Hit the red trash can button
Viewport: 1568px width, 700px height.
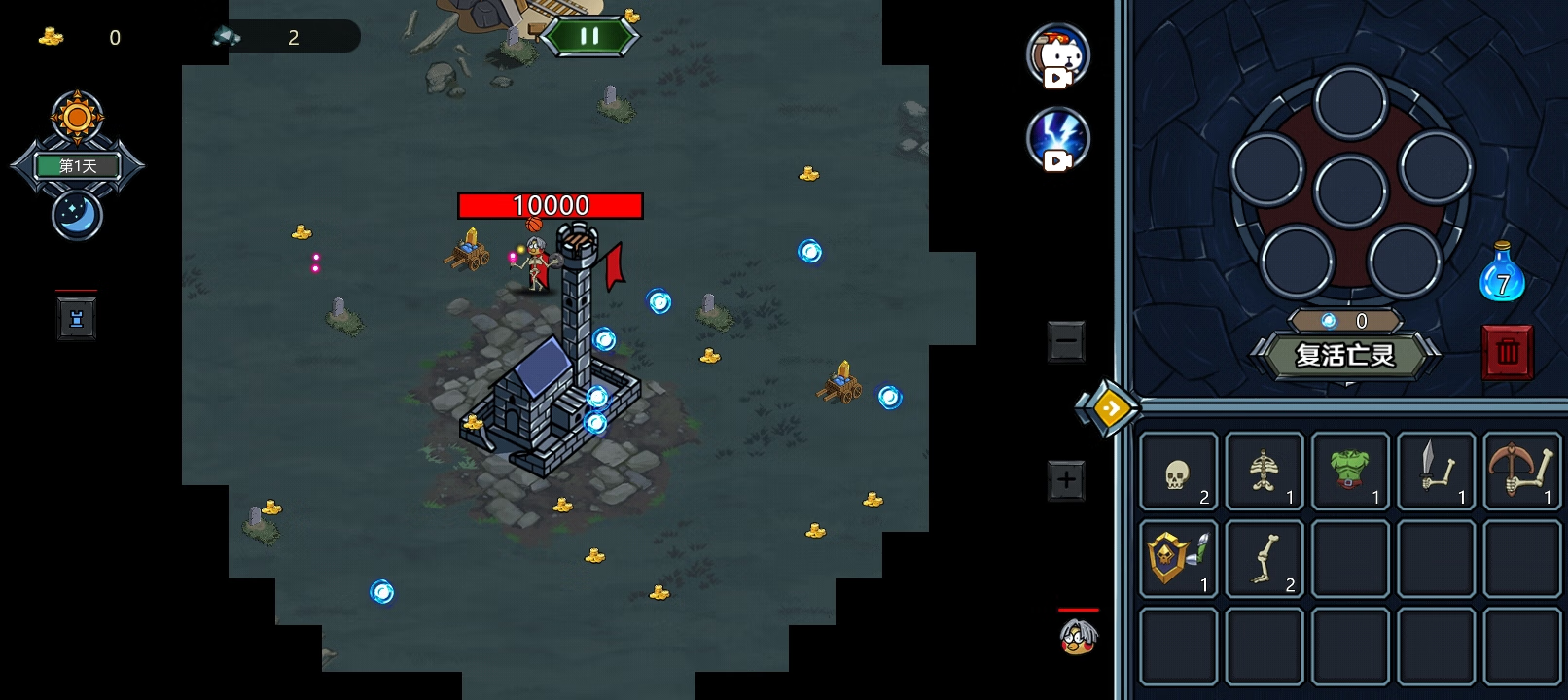[x=1507, y=351]
